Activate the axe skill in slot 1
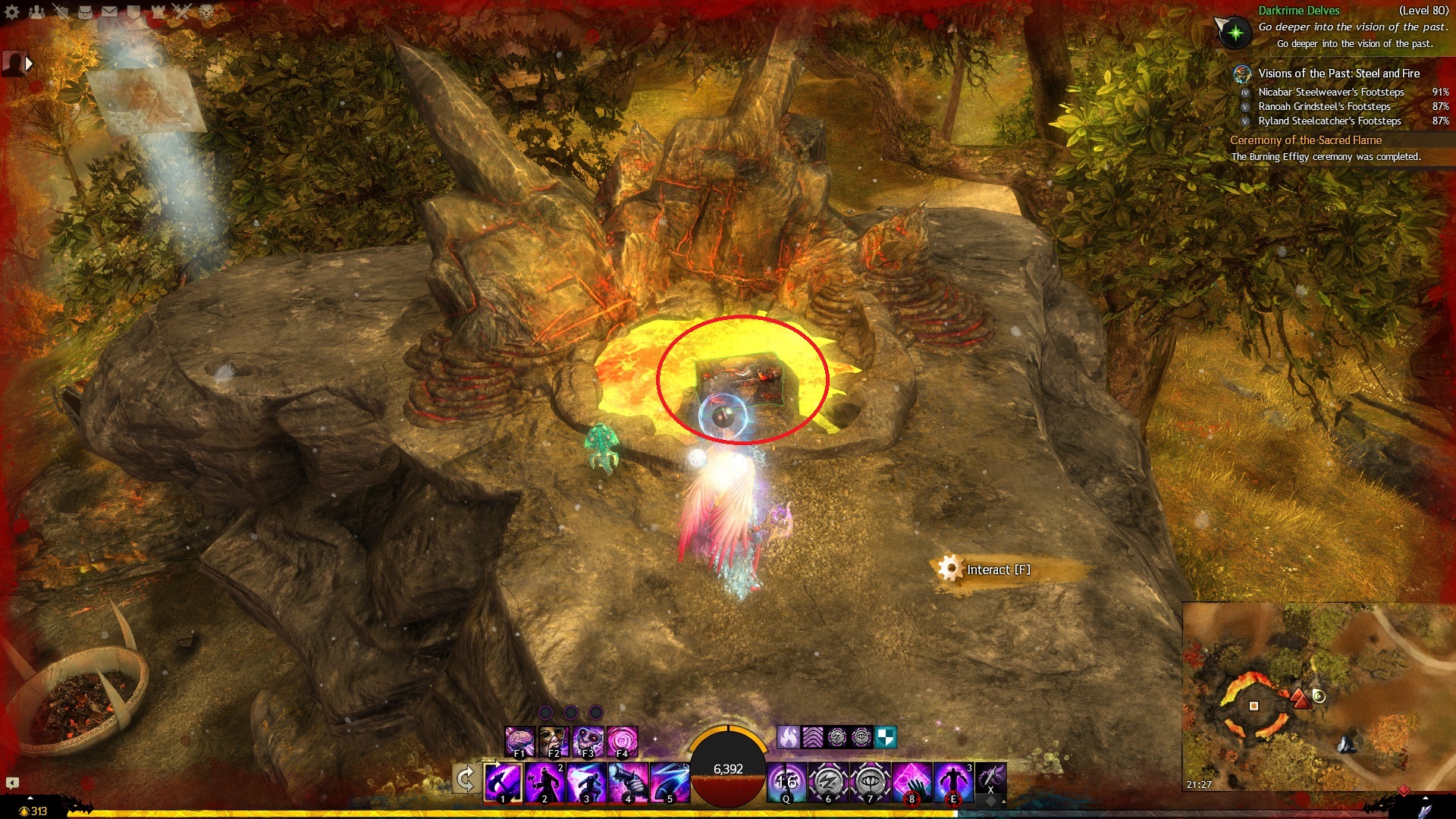The width and height of the screenshot is (1456, 819). pyautogui.click(x=503, y=782)
